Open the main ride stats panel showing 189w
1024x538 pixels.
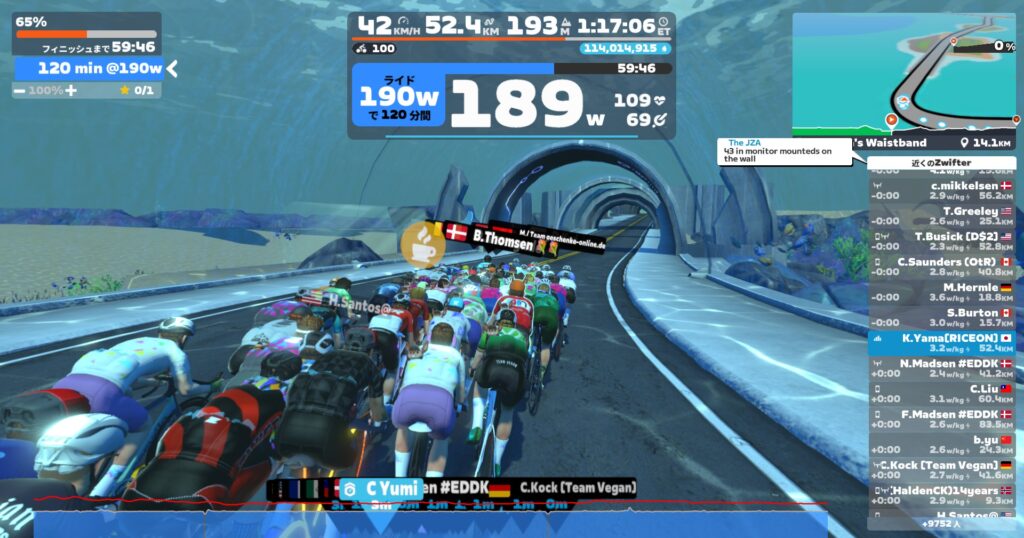pos(510,100)
